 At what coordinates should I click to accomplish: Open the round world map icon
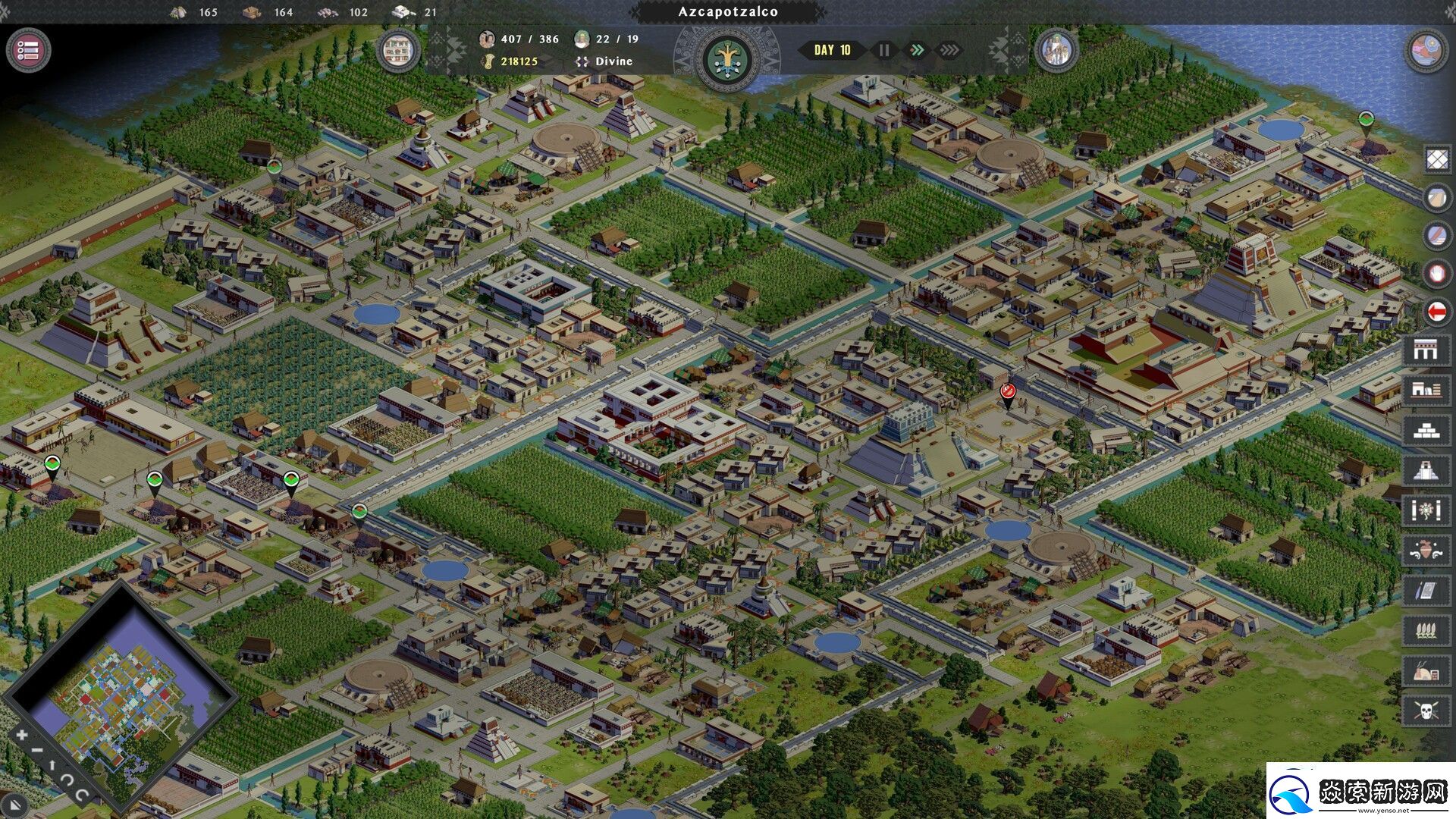(x=1426, y=51)
